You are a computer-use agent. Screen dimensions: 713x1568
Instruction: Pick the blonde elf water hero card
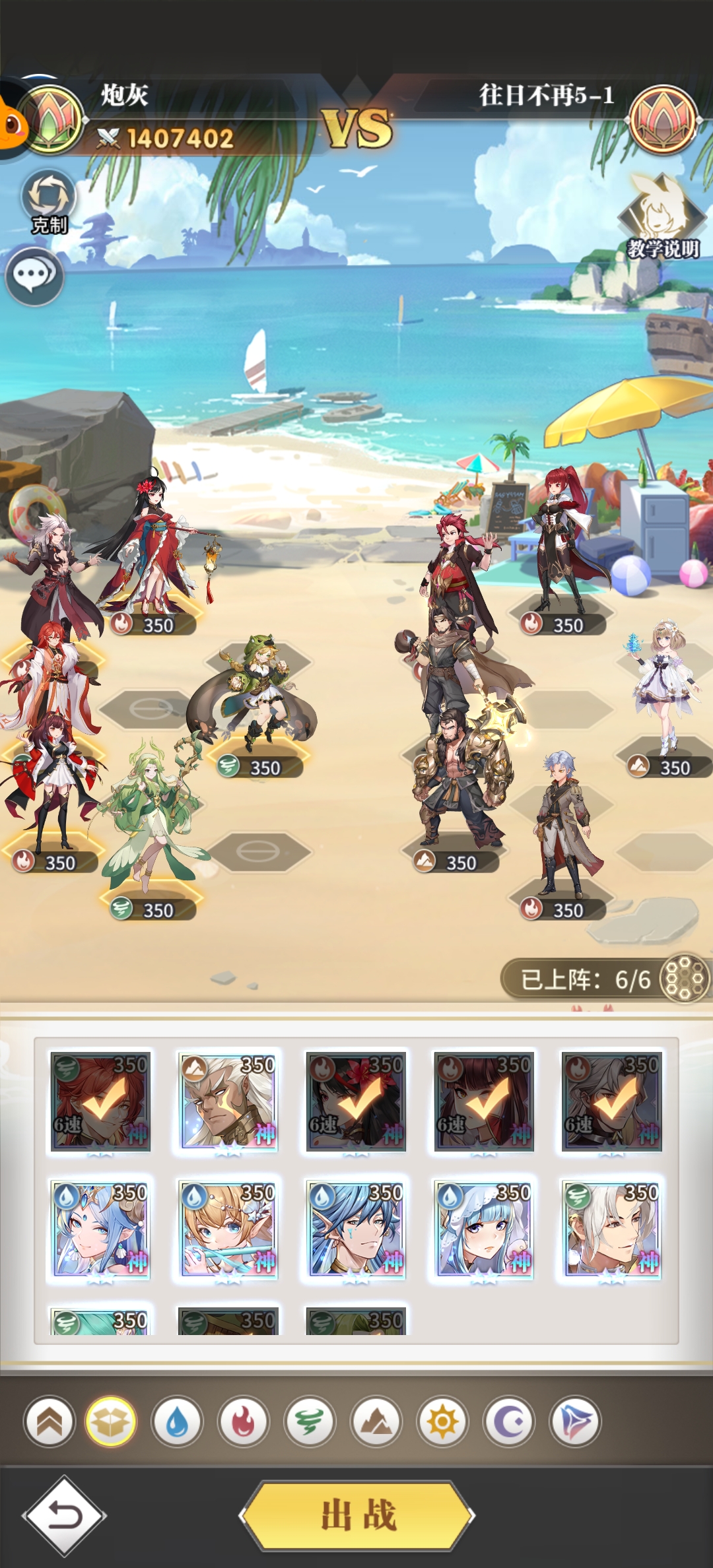(x=228, y=1229)
